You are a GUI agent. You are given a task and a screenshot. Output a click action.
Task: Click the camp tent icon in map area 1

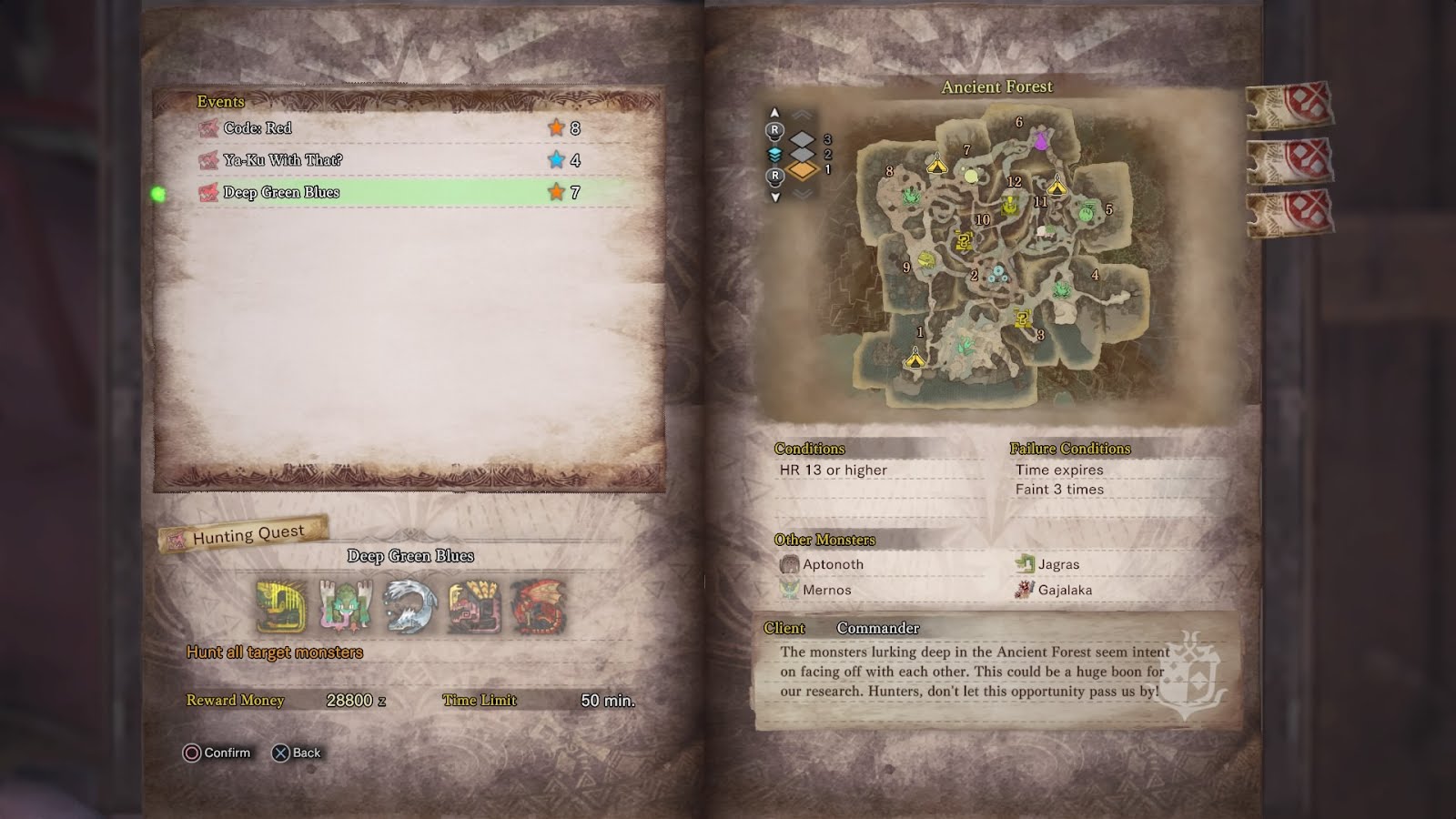click(915, 359)
